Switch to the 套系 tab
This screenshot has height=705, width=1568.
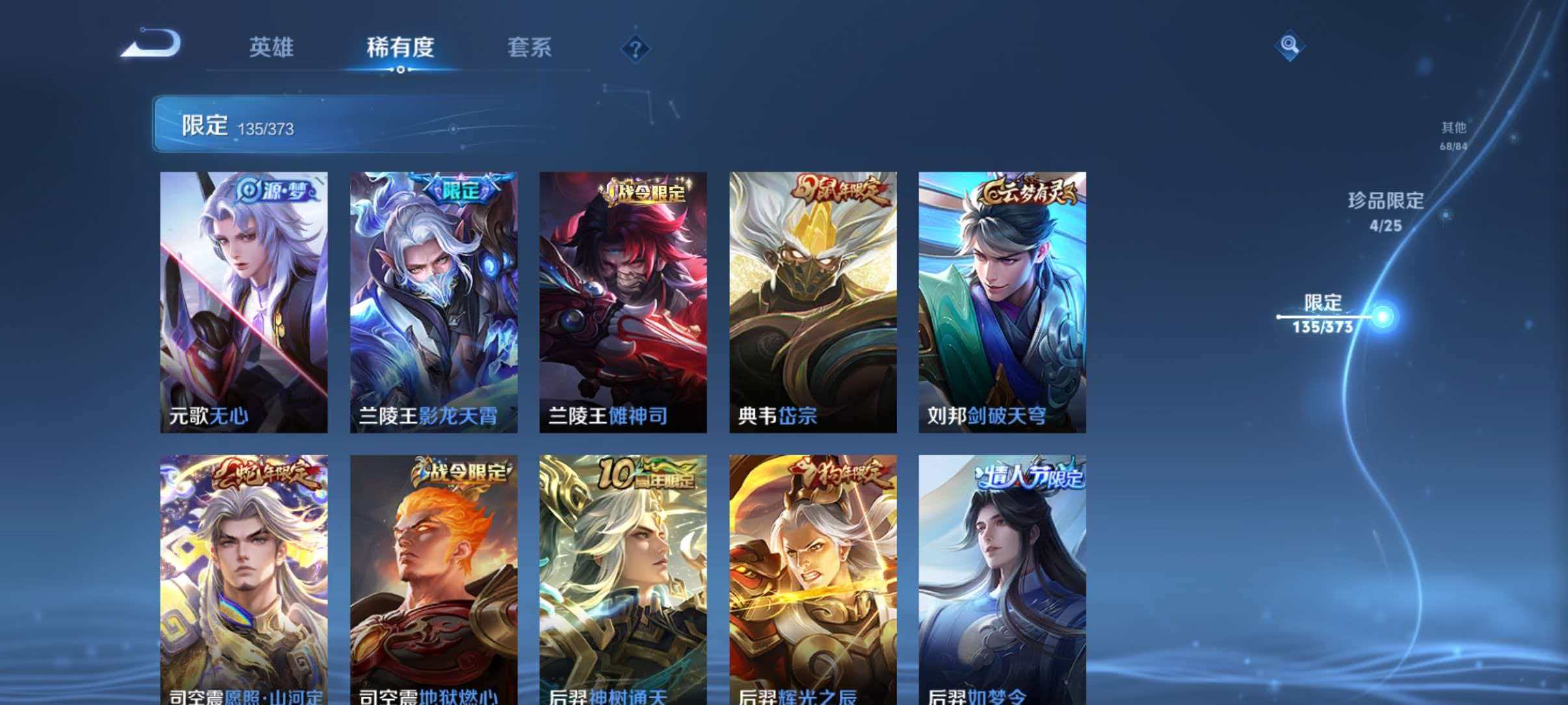[530, 48]
